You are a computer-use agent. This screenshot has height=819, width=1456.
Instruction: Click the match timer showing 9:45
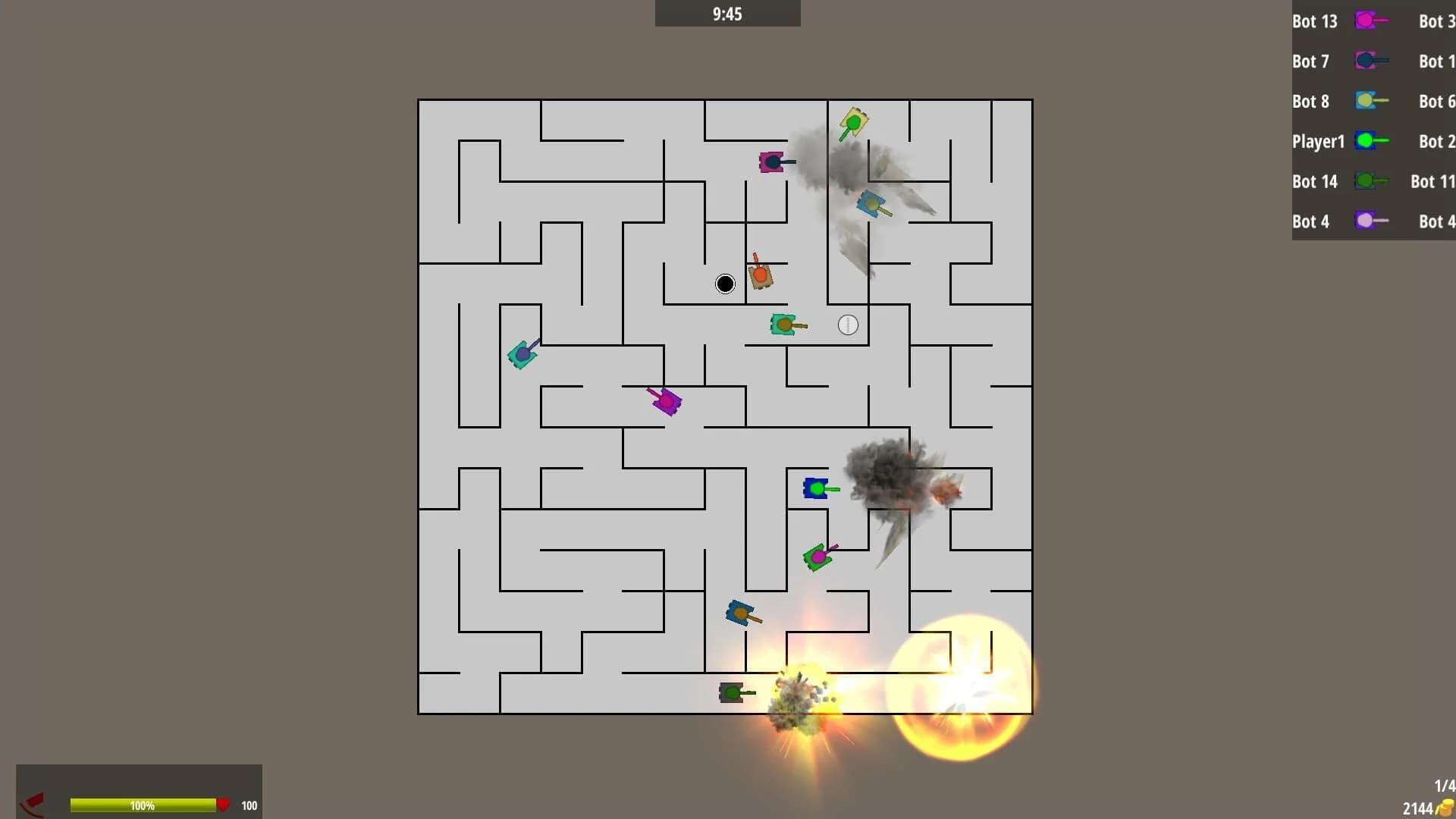(x=726, y=13)
